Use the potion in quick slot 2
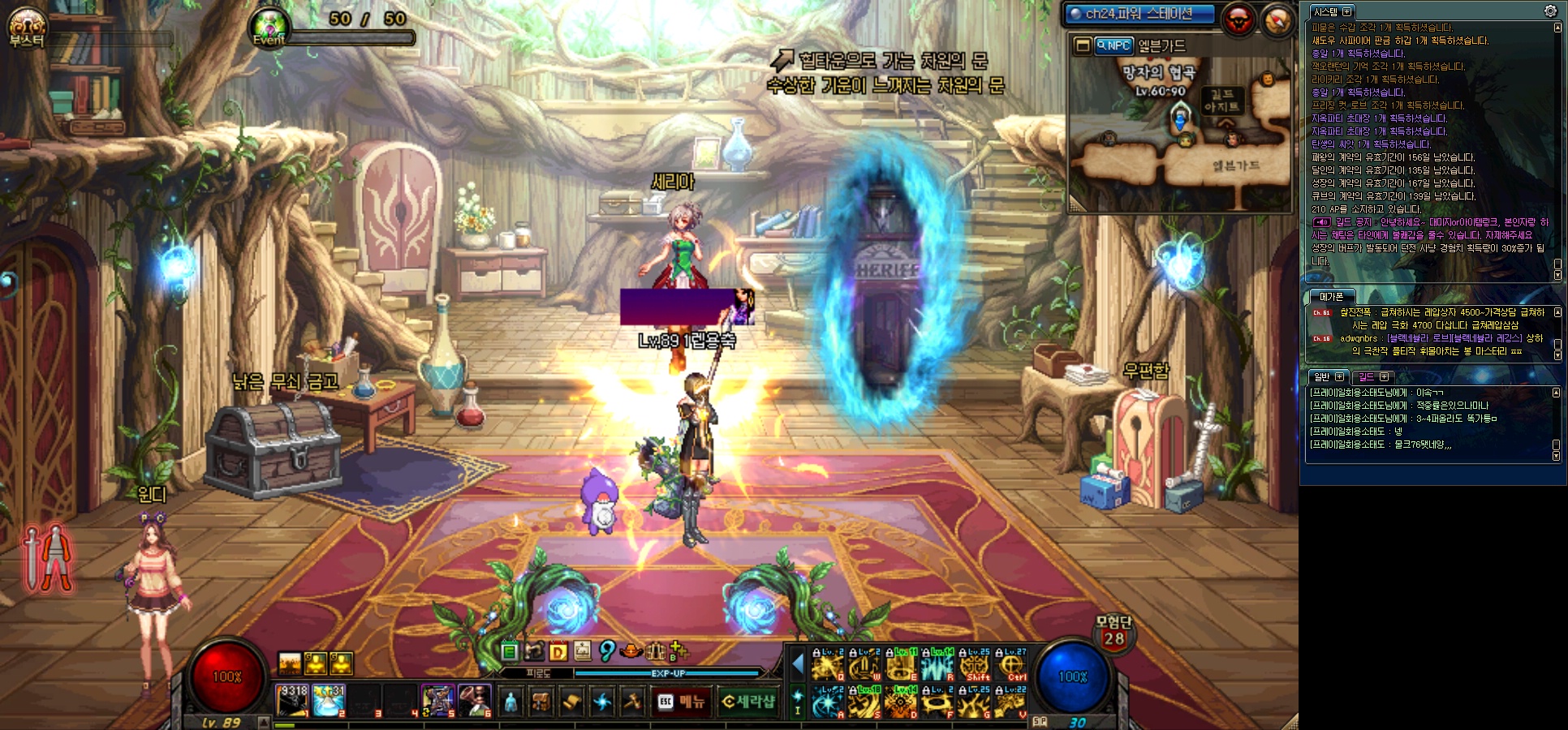Screen dimensions: 1568x730 click(x=330, y=701)
